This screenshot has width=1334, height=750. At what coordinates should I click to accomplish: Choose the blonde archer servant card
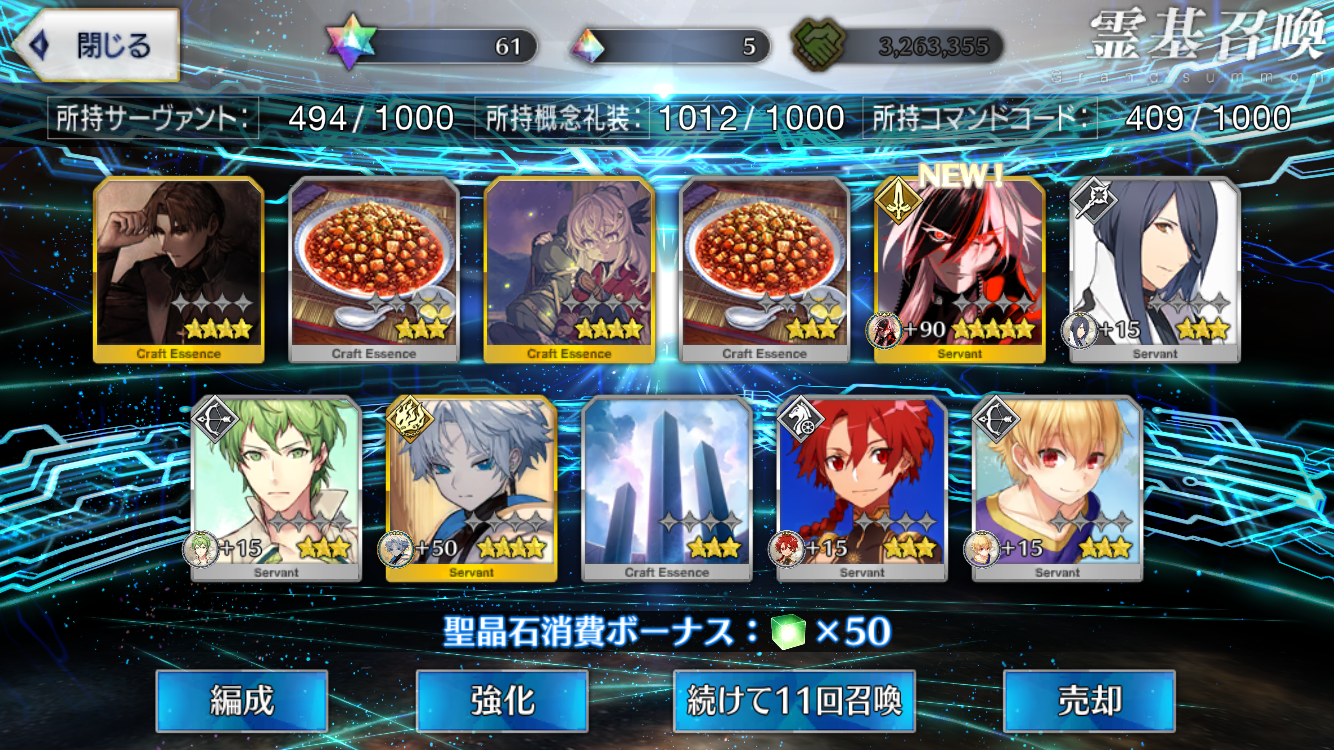click(x=1057, y=488)
